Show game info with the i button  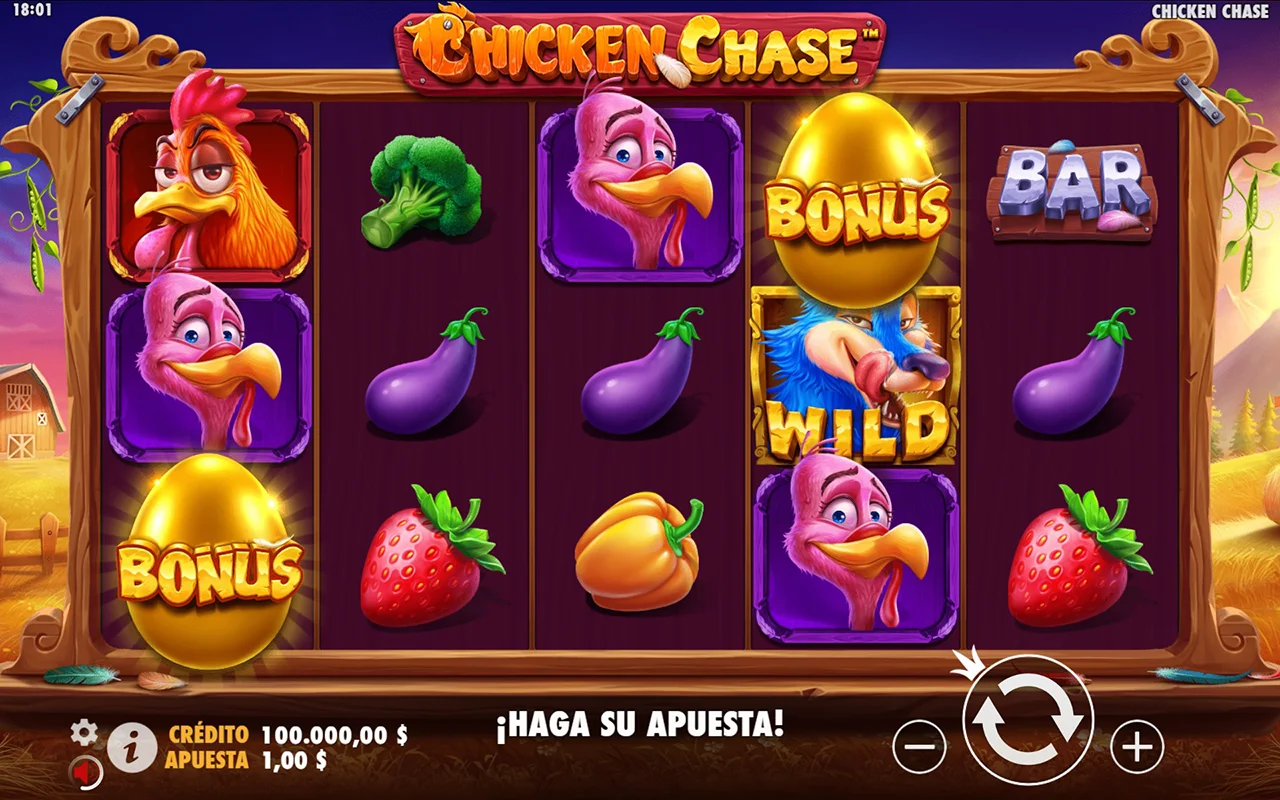[132, 747]
